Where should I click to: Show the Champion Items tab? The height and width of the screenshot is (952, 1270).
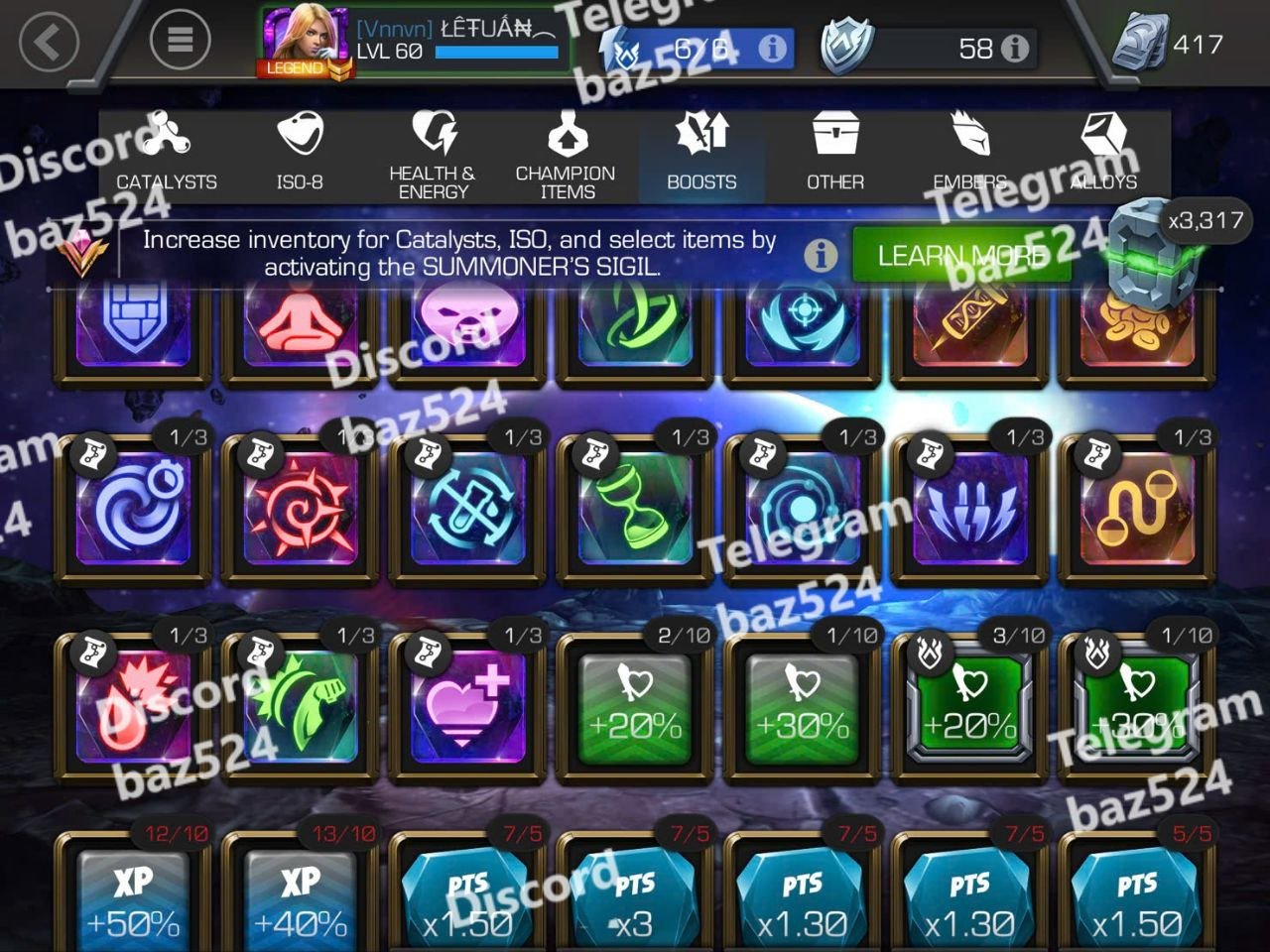pyautogui.click(x=566, y=156)
